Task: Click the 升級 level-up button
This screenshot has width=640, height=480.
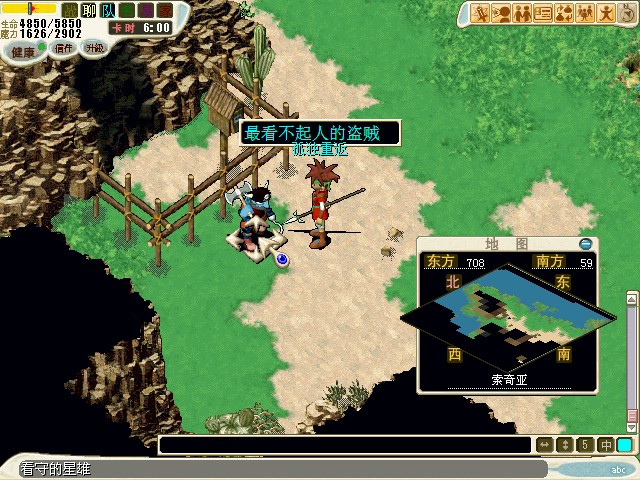Action: tap(94, 47)
